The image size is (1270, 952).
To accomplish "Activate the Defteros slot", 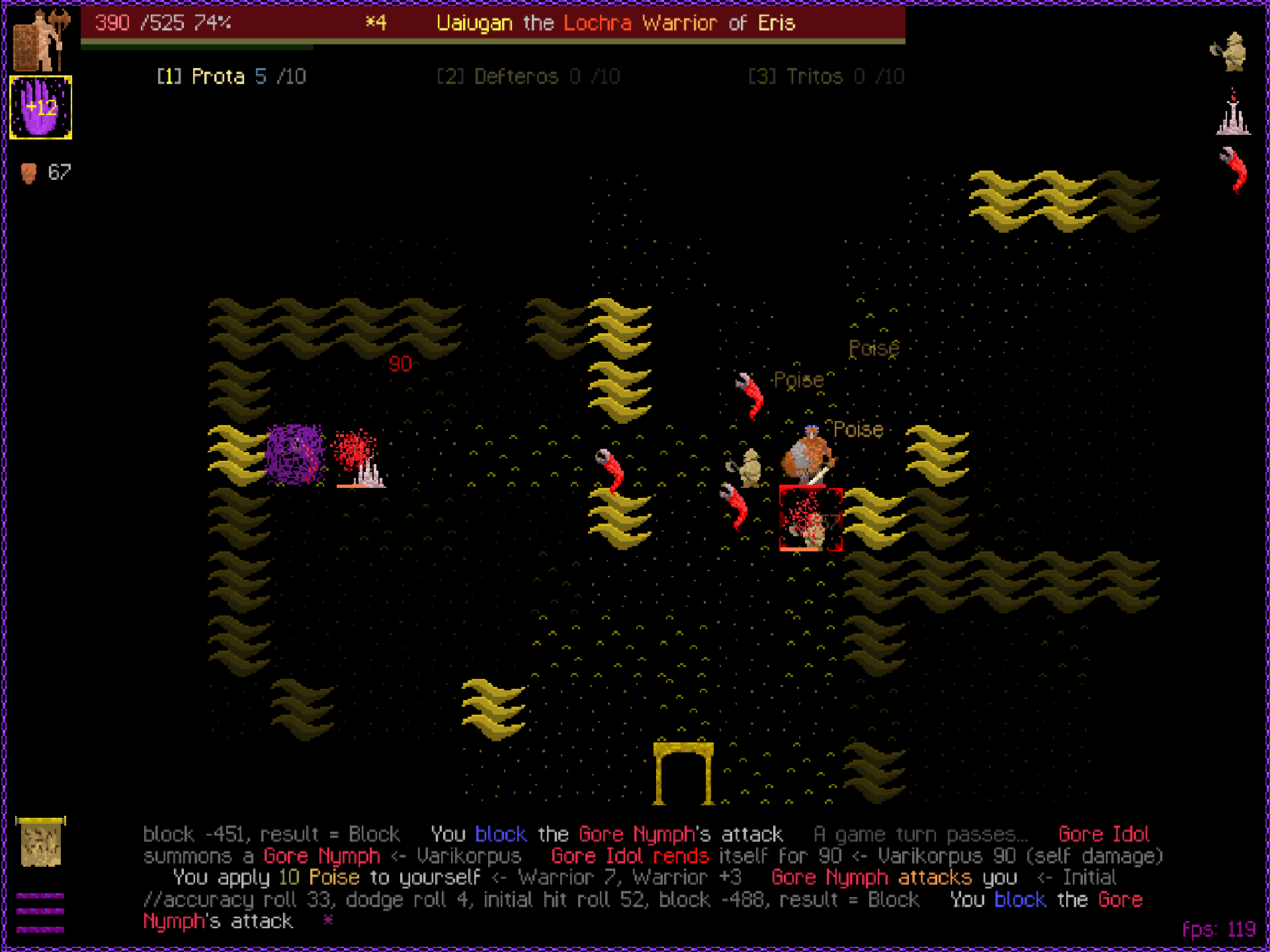I will (x=528, y=76).
